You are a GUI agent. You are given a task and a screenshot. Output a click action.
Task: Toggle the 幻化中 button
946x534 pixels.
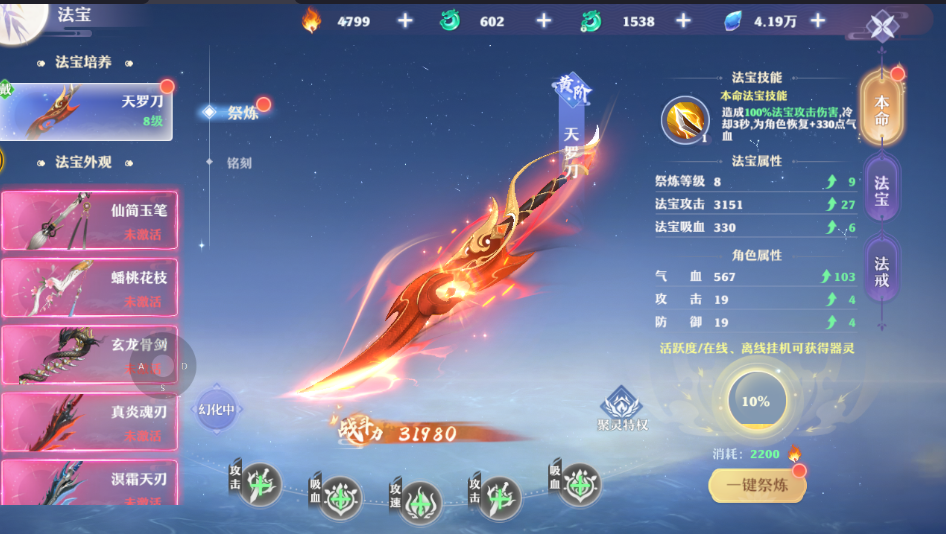[217, 408]
